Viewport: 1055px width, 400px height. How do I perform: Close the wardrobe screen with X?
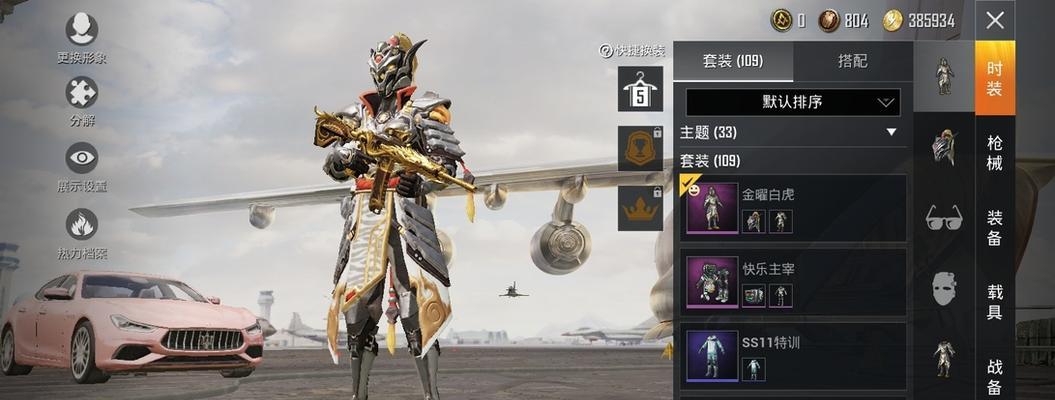[994, 20]
